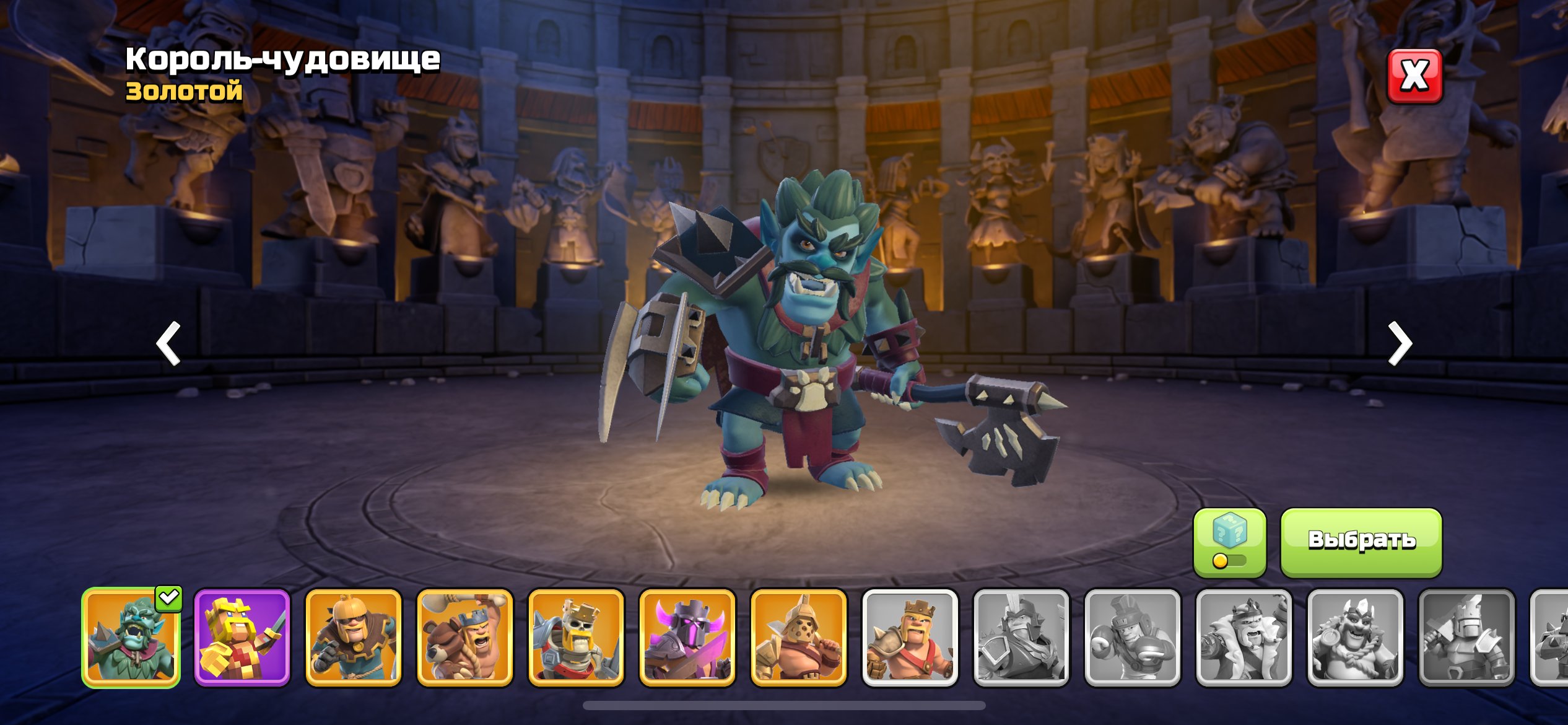Image resolution: width=1568 pixels, height=725 pixels.
Task: Choose the pixel king skin on purple
Action: point(242,638)
